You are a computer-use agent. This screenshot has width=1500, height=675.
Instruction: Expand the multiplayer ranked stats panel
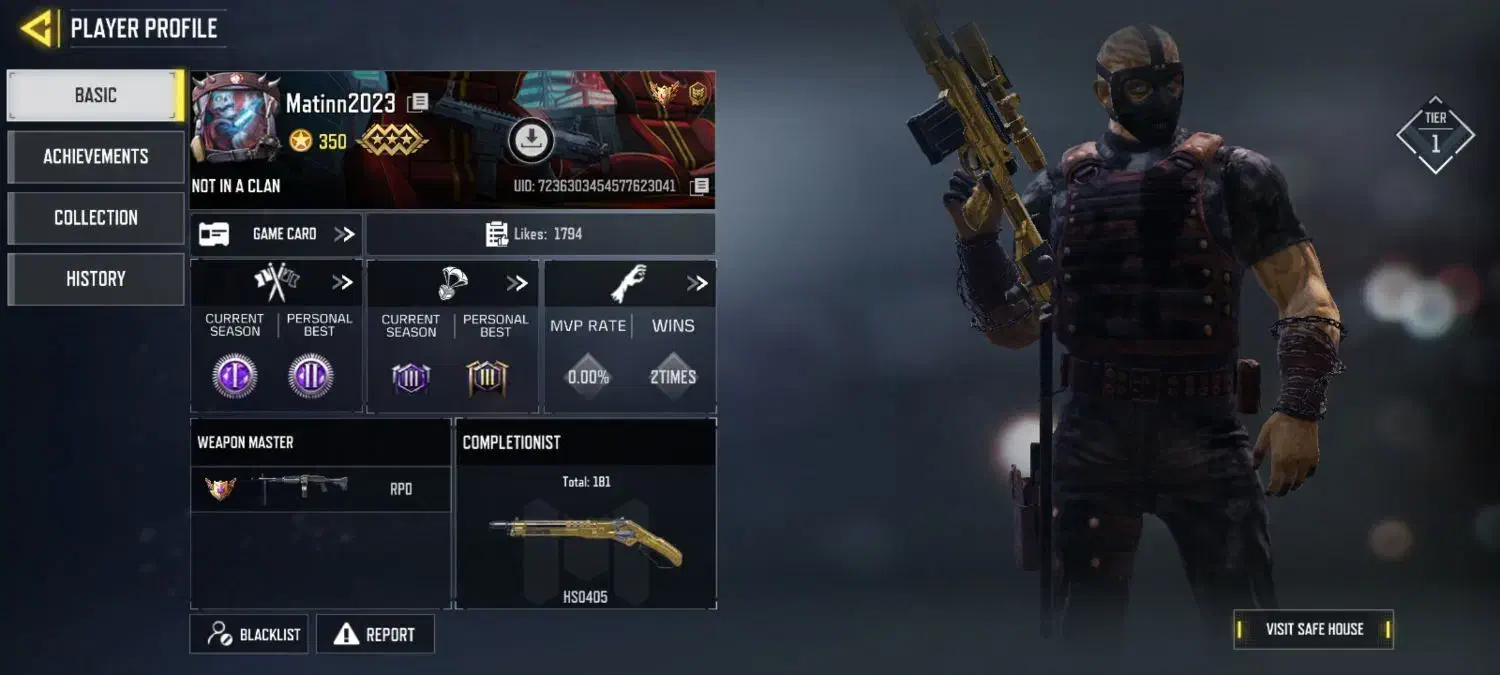point(342,283)
